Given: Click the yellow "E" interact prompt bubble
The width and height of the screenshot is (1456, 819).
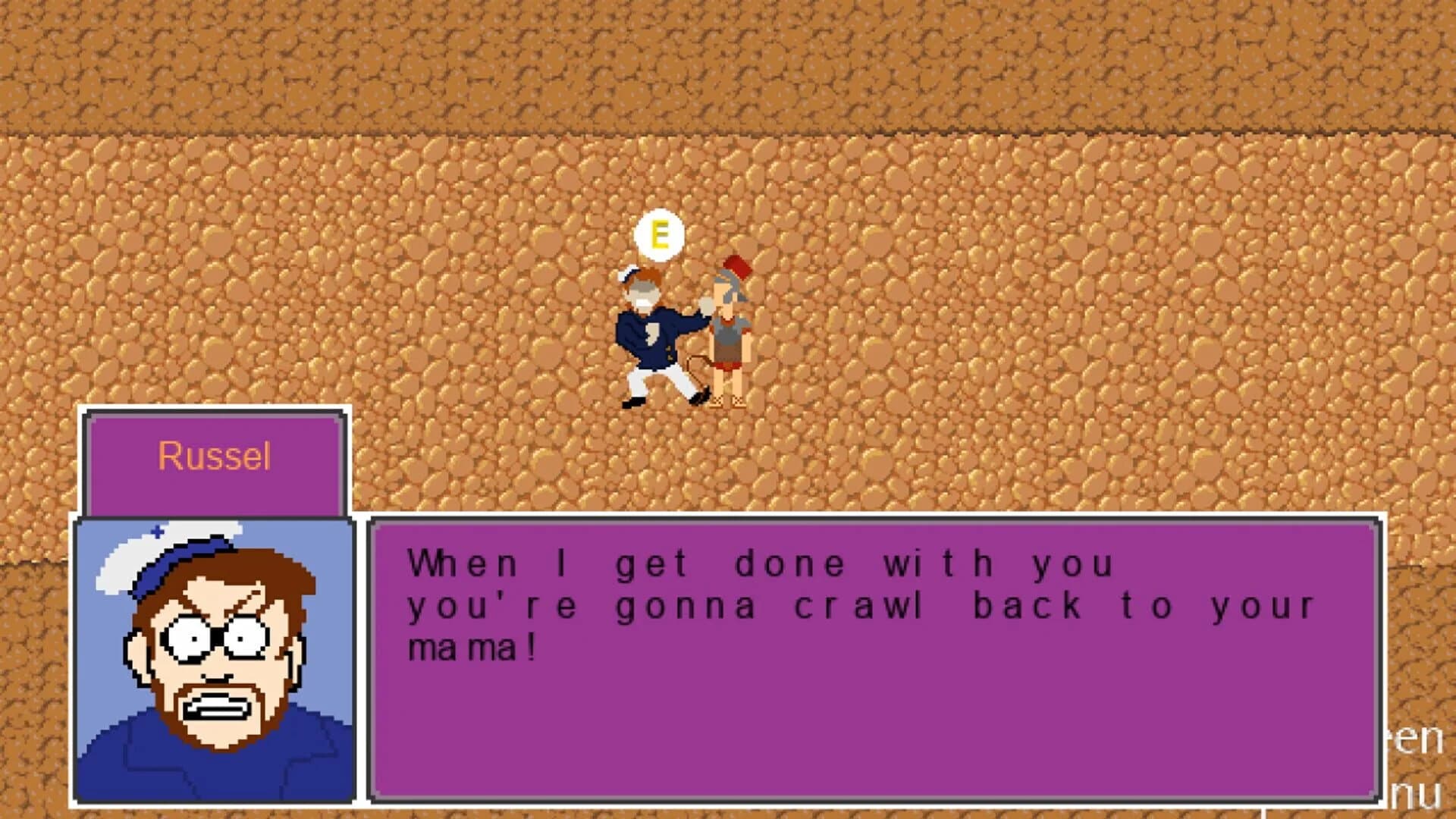Looking at the screenshot, I should tap(659, 236).
